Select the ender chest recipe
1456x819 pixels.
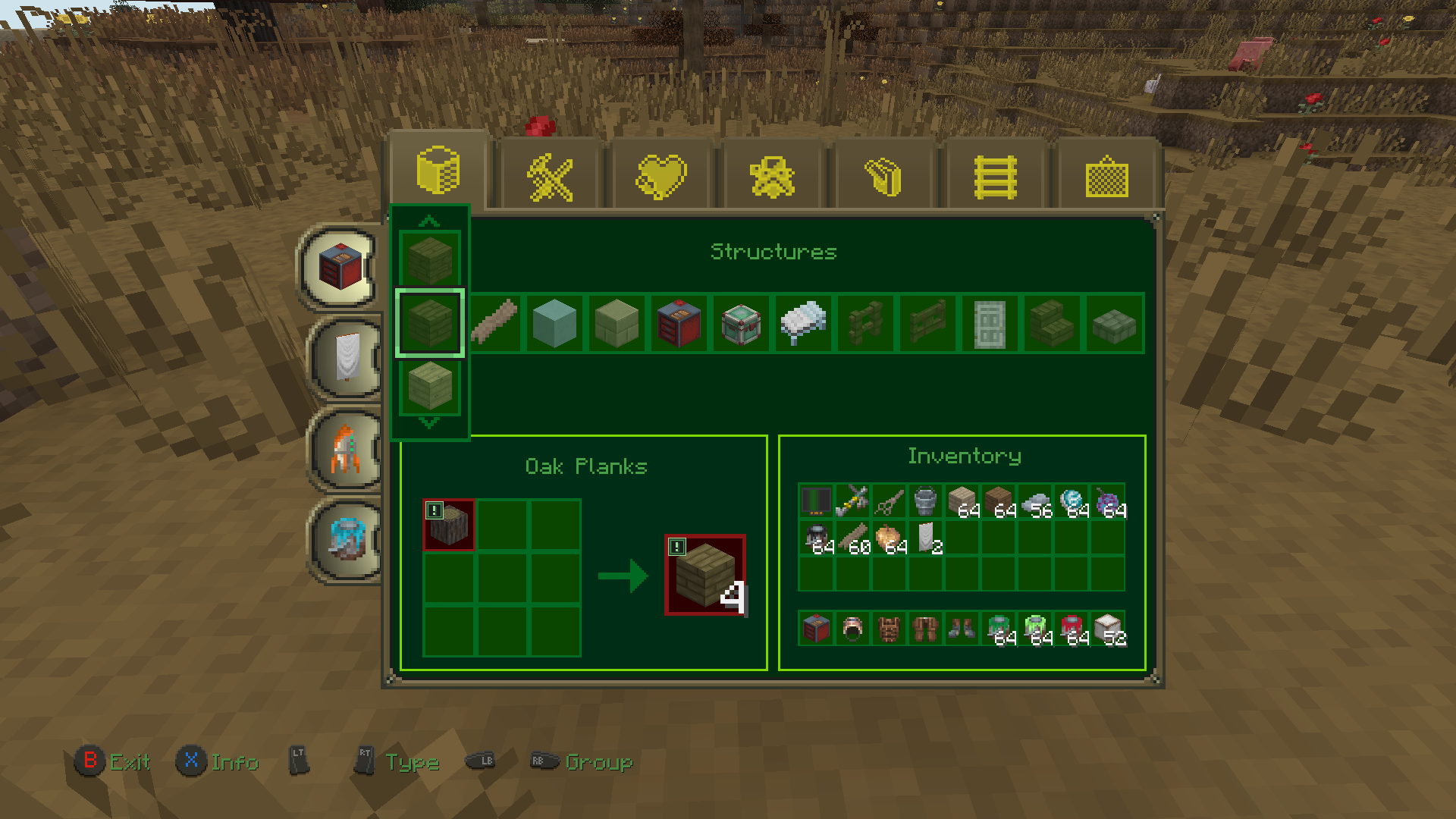click(x=741, y=322)
